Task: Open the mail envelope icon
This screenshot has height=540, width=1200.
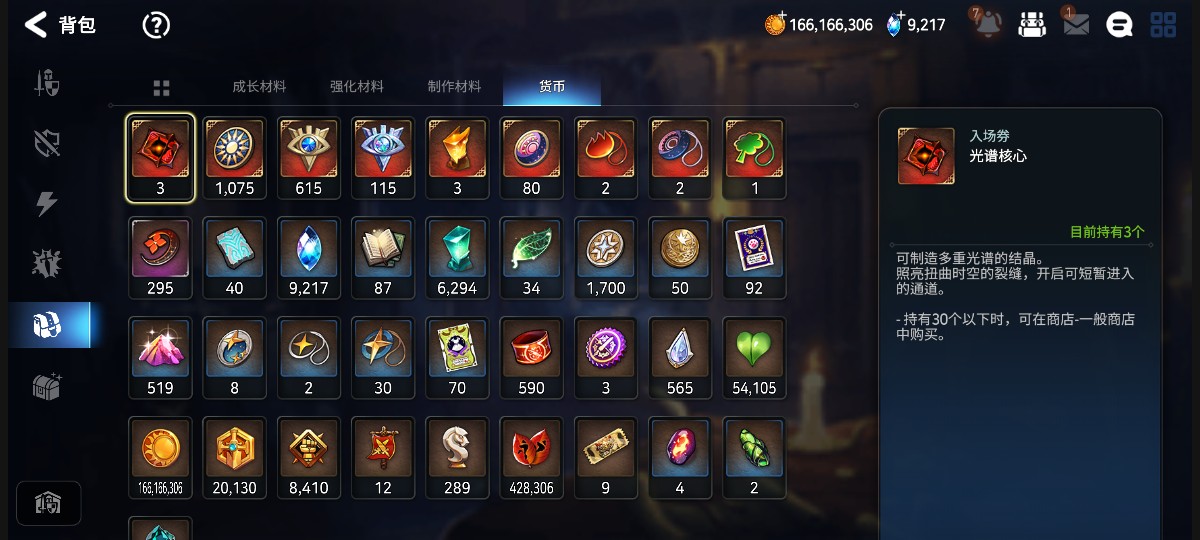Action: click(1076, 25)
